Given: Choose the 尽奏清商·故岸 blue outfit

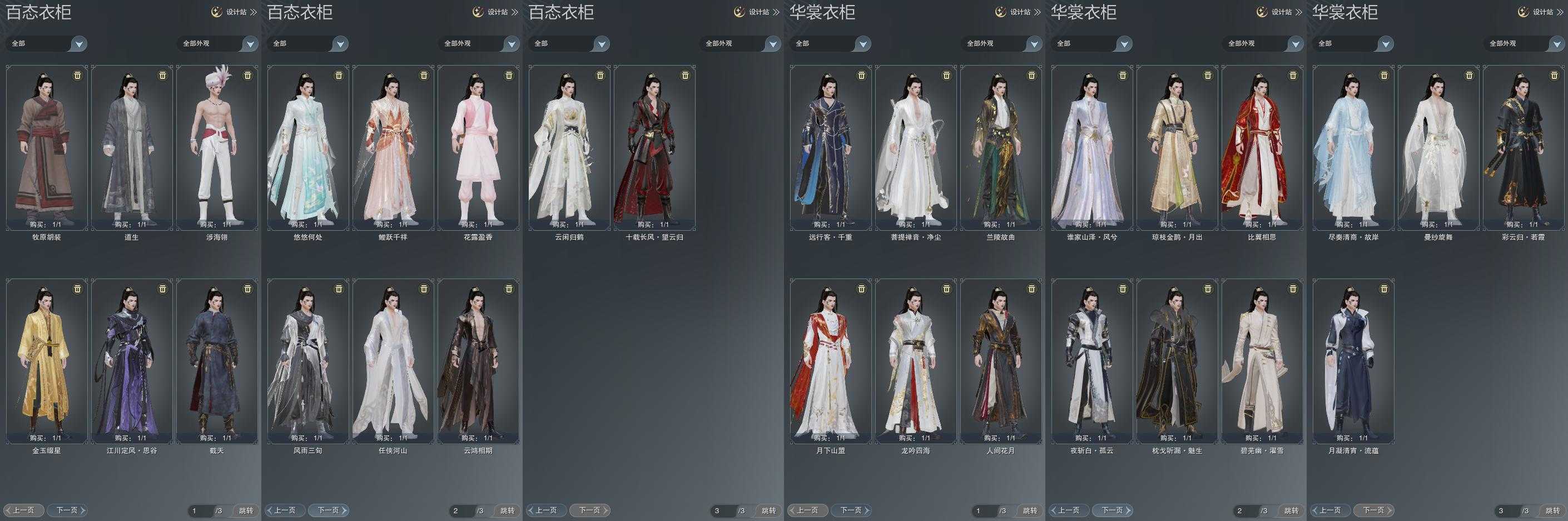Looking at the screenshot, I should 1353,147.
